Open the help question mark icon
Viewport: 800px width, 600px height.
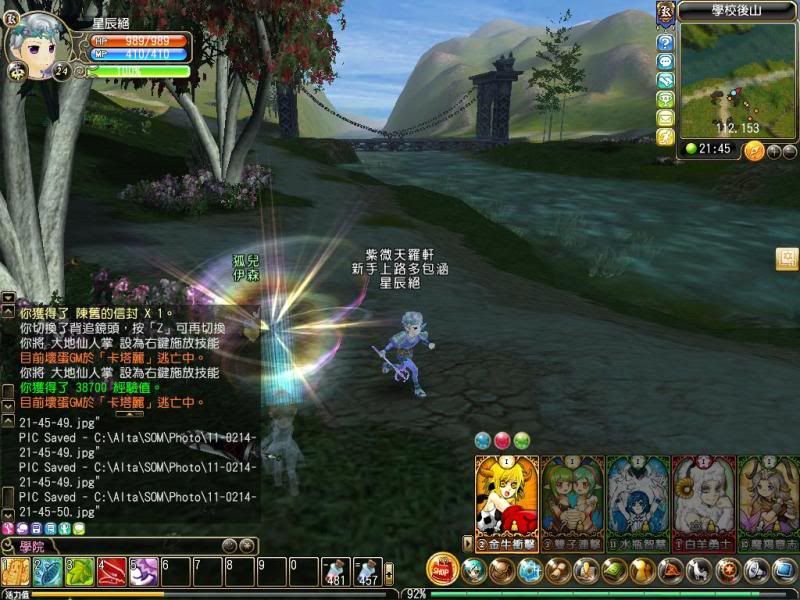click(x=665, y=43)
